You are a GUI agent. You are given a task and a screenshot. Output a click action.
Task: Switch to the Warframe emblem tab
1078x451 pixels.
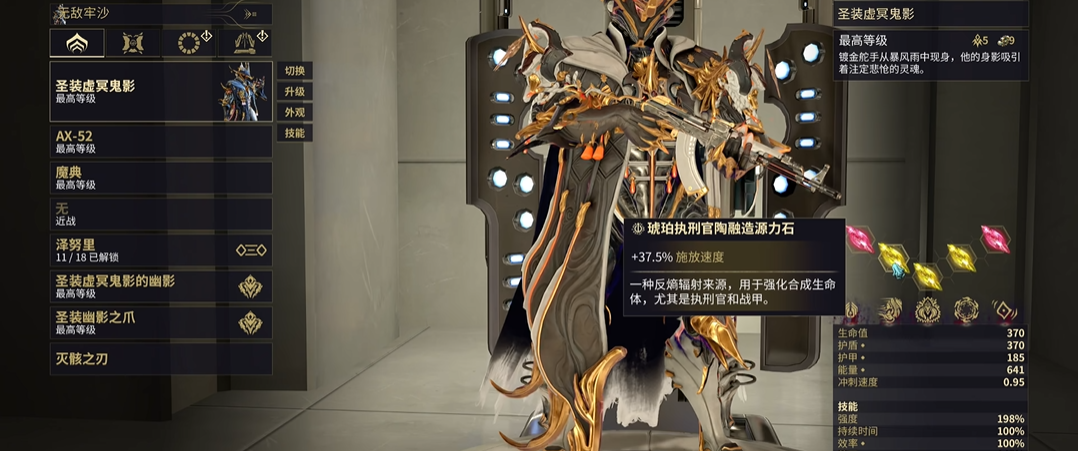77,43
